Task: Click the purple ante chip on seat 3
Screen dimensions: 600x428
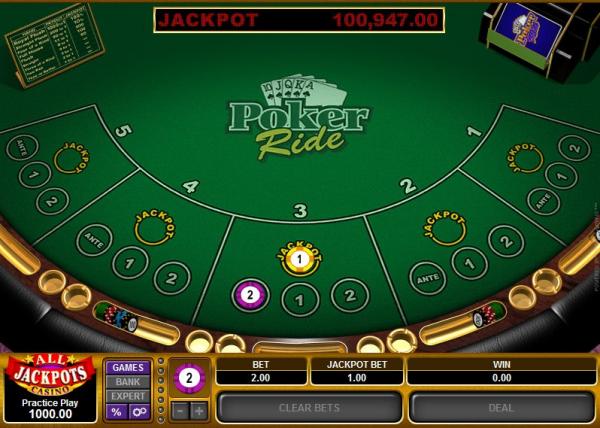Action: (x=249, y=294)
